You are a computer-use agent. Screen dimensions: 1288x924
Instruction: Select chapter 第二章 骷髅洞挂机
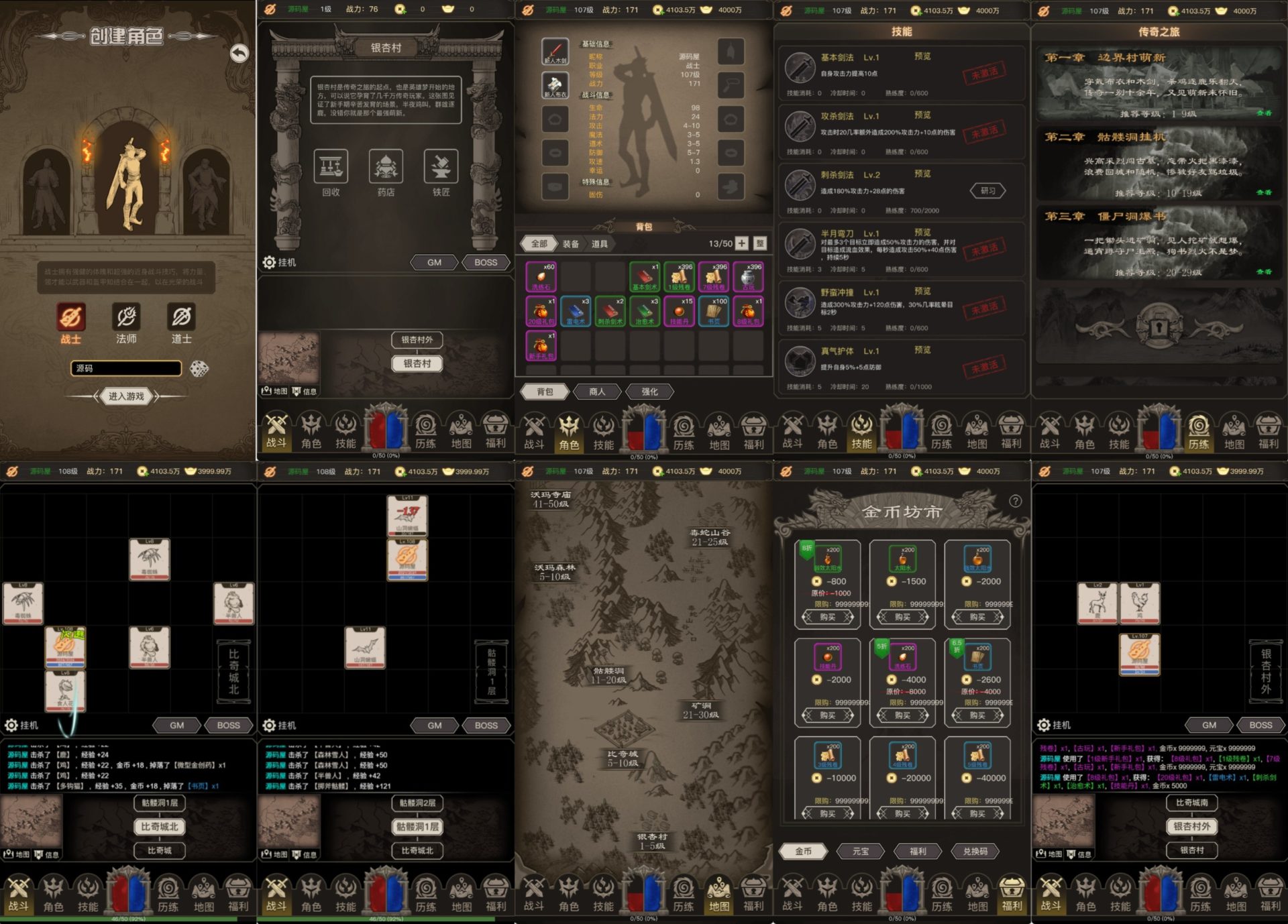[1159, 164]
